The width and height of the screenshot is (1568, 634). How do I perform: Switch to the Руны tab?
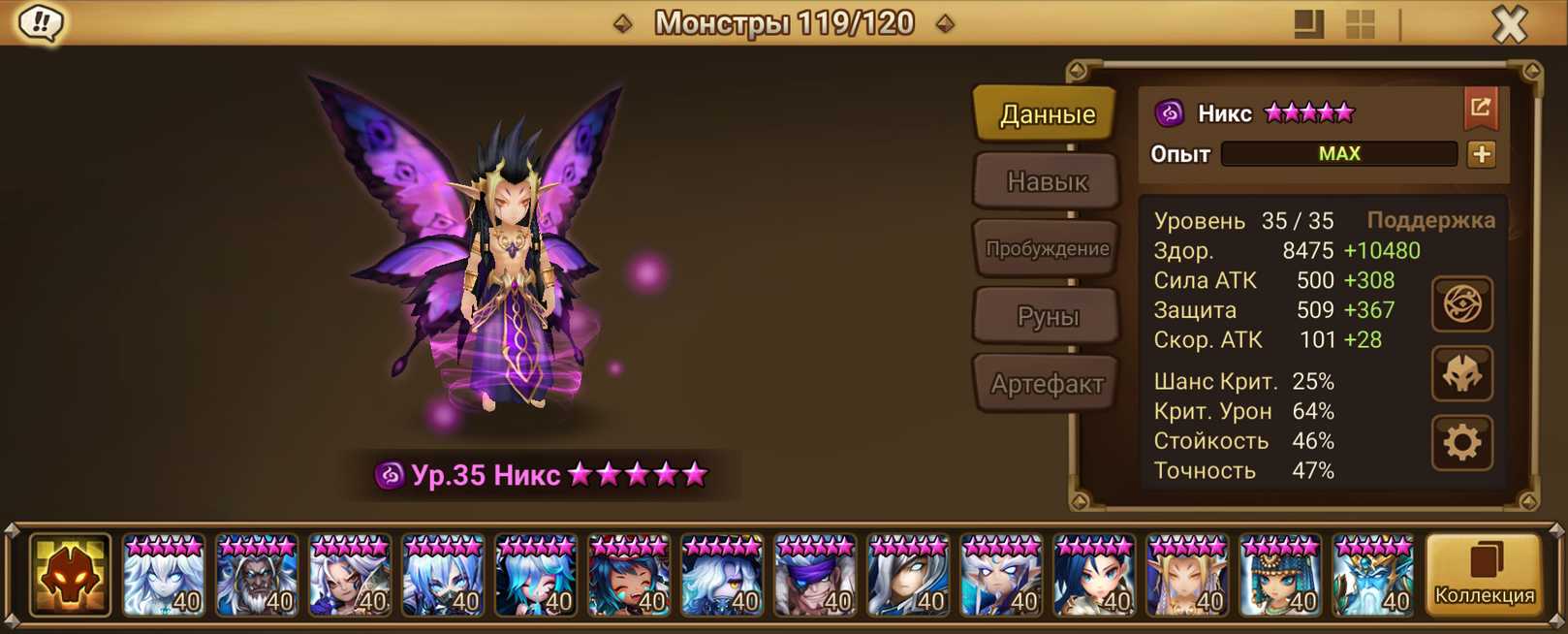[x=1047, y=316]
